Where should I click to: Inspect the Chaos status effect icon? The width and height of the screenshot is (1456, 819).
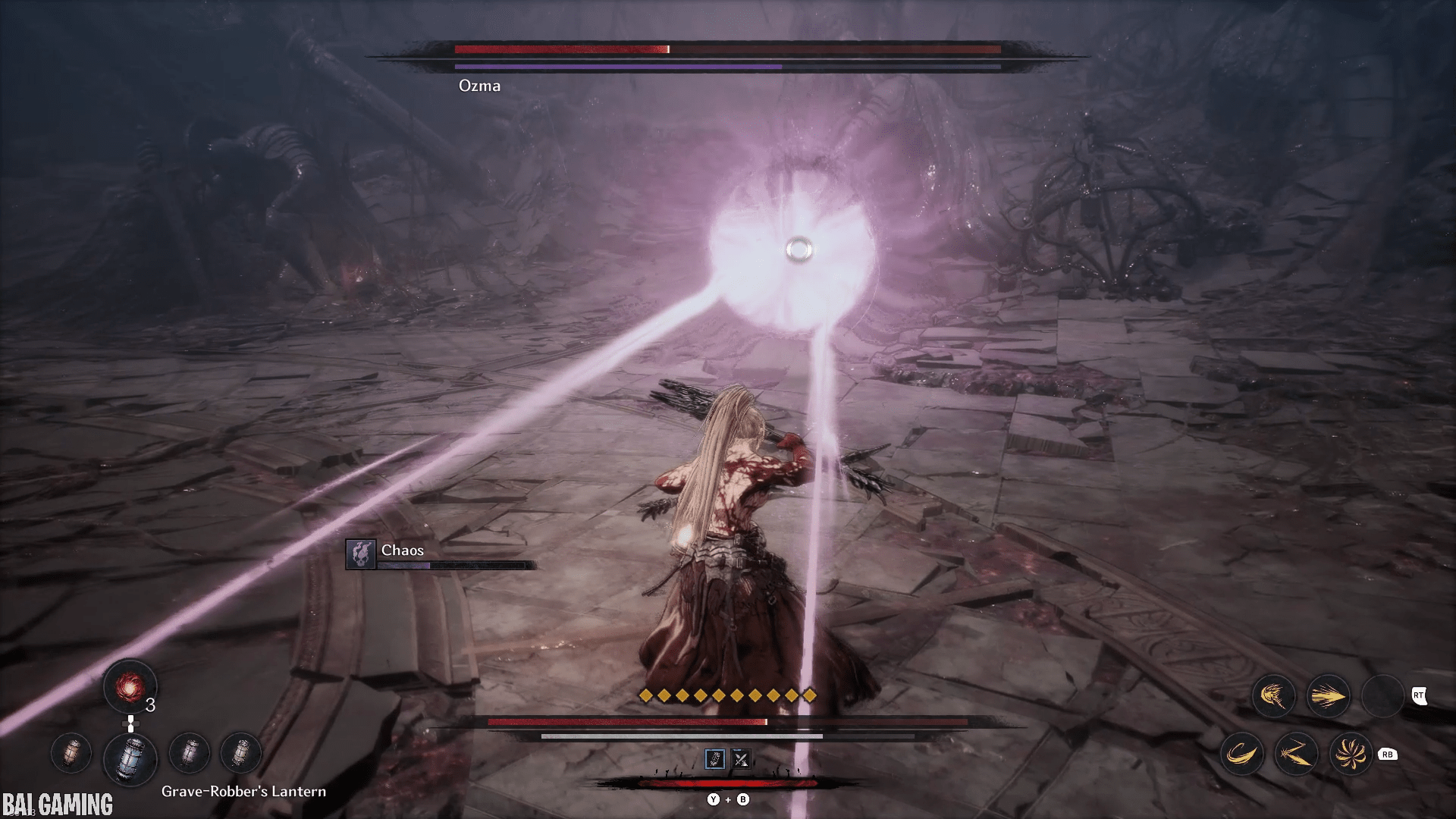(360, 554)
